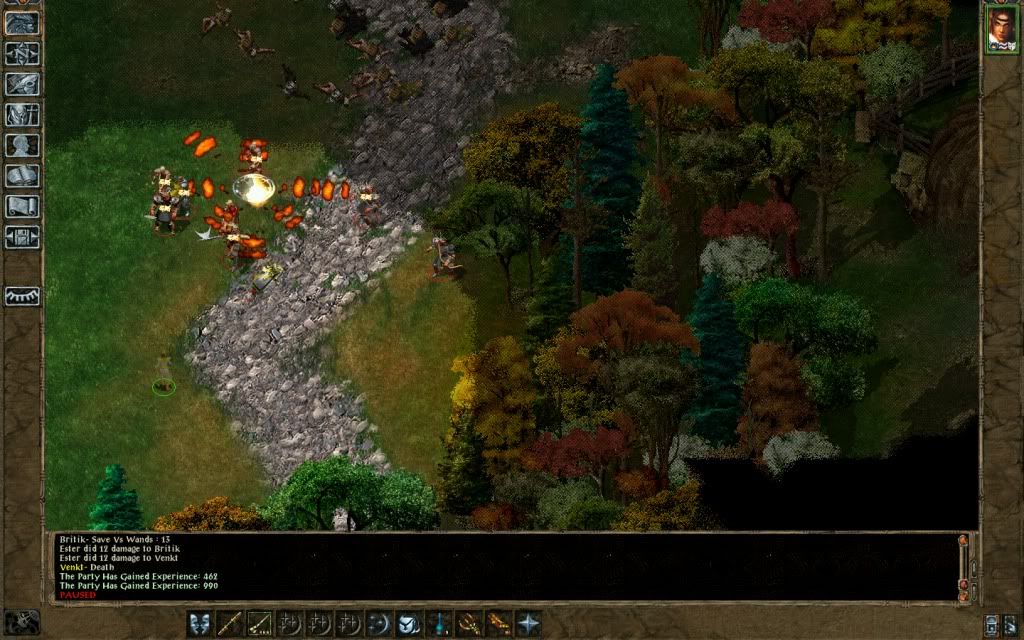Activate the talk masks button
Image resolution: width=1024 pixels, height=640 pixels.
click(x=200, y=624)
